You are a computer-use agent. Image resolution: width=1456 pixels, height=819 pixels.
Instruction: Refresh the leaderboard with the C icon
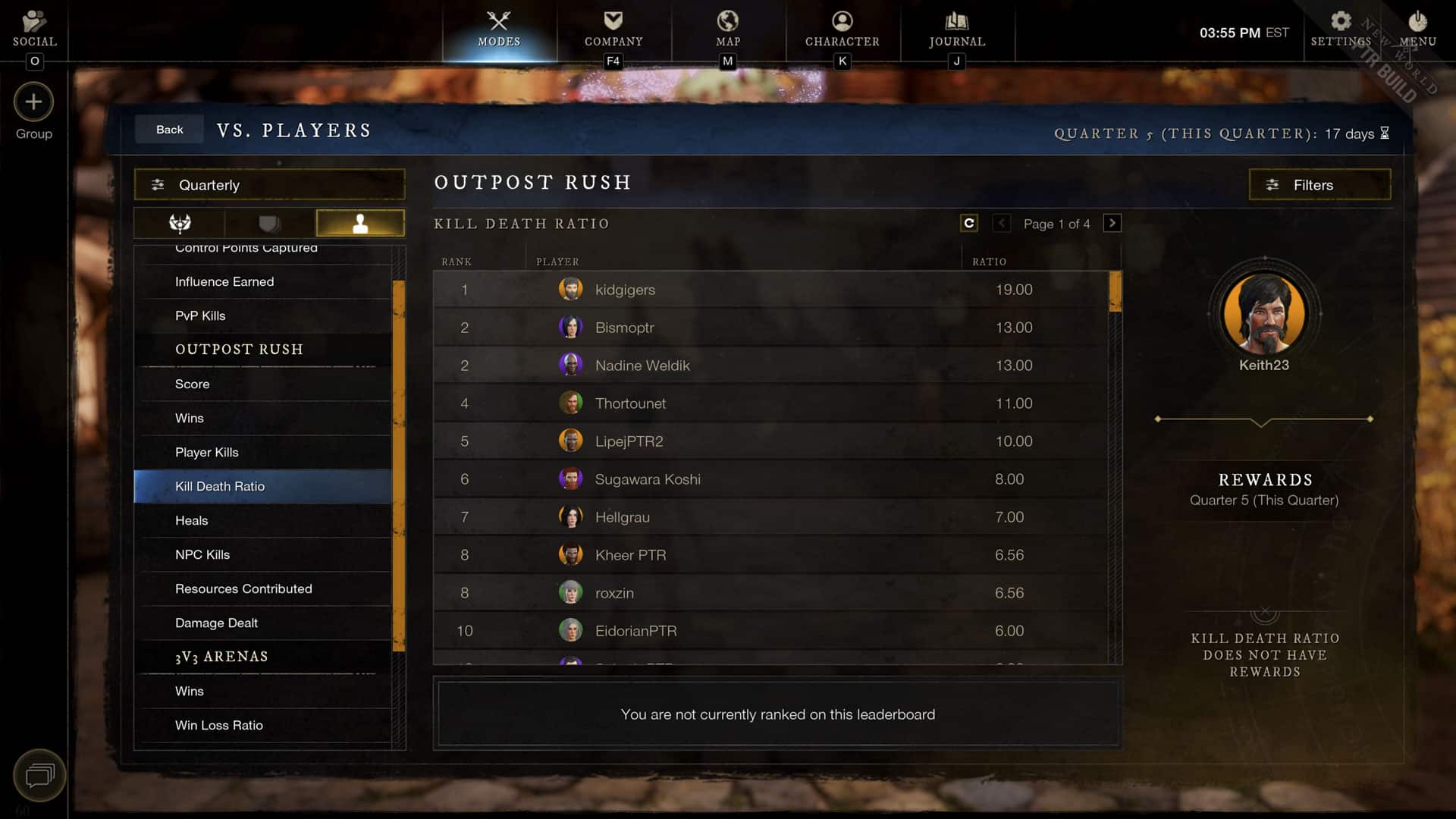[969, 223]
